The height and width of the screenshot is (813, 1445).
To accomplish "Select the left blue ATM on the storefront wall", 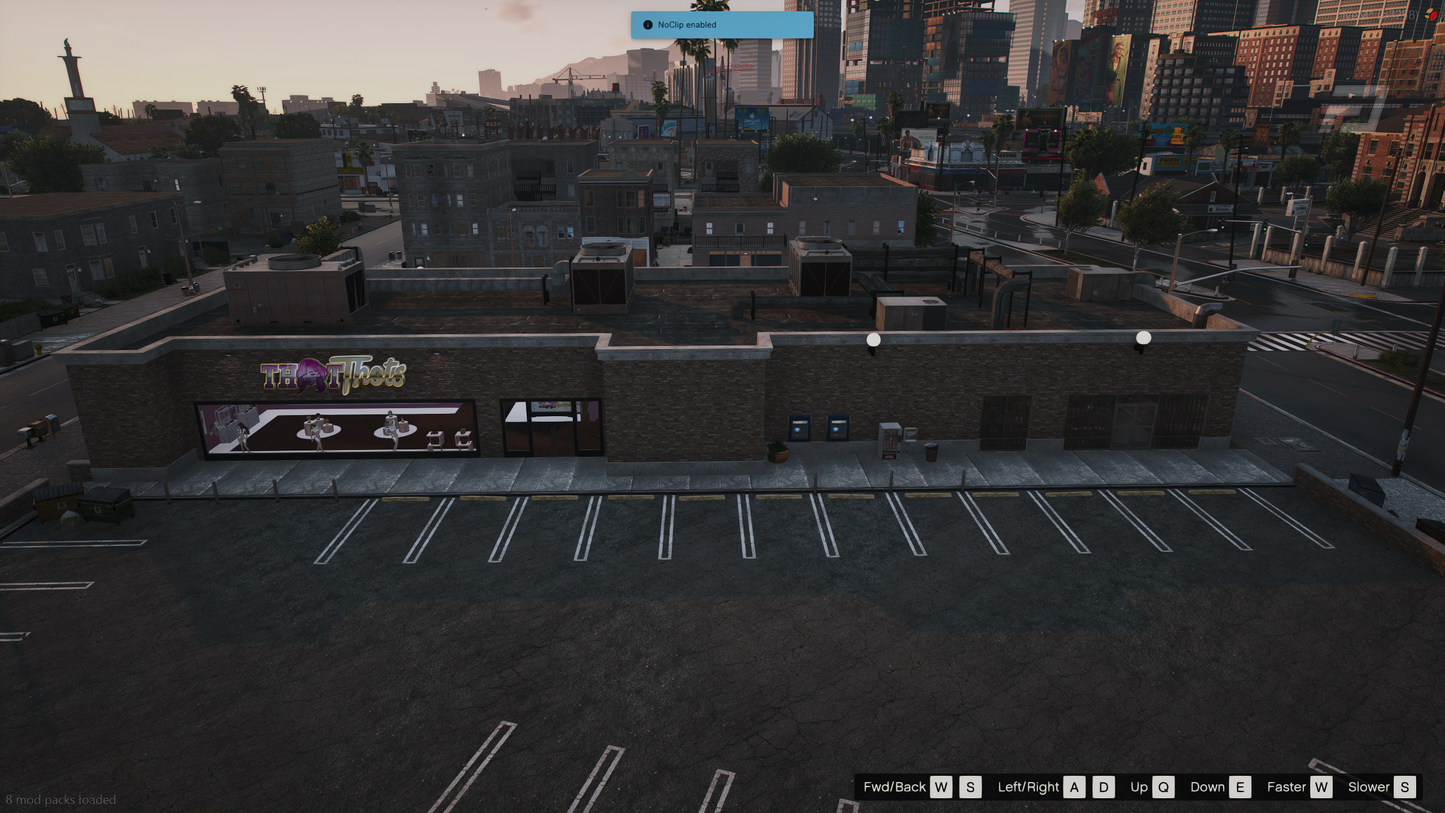I will coord(800,427).
